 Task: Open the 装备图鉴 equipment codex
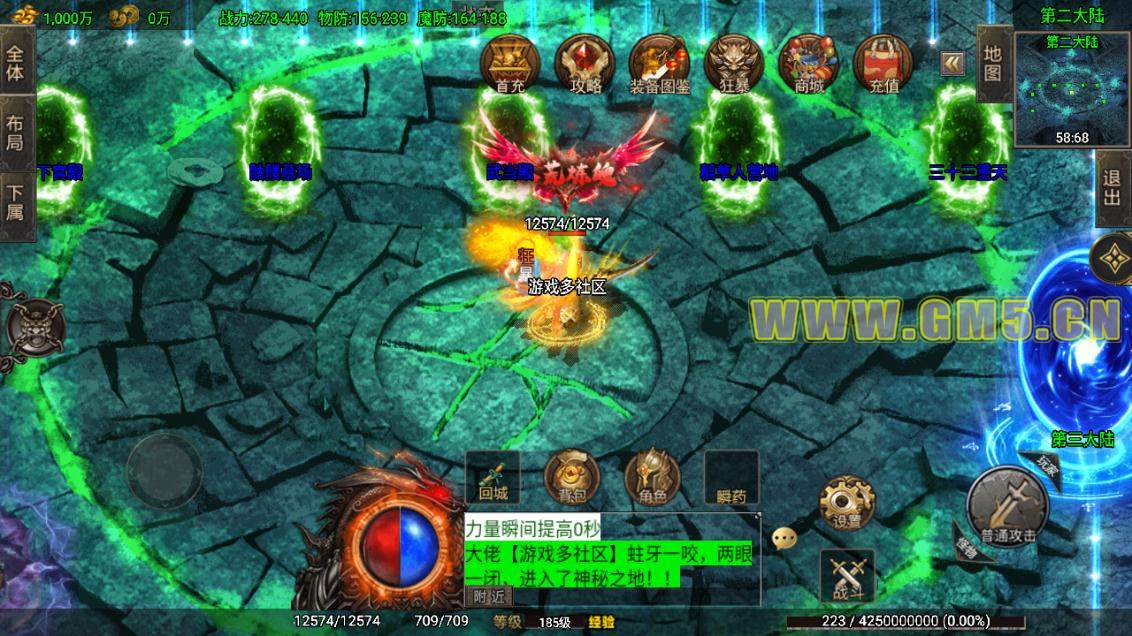pyautogui.click(x=659, y=64)
